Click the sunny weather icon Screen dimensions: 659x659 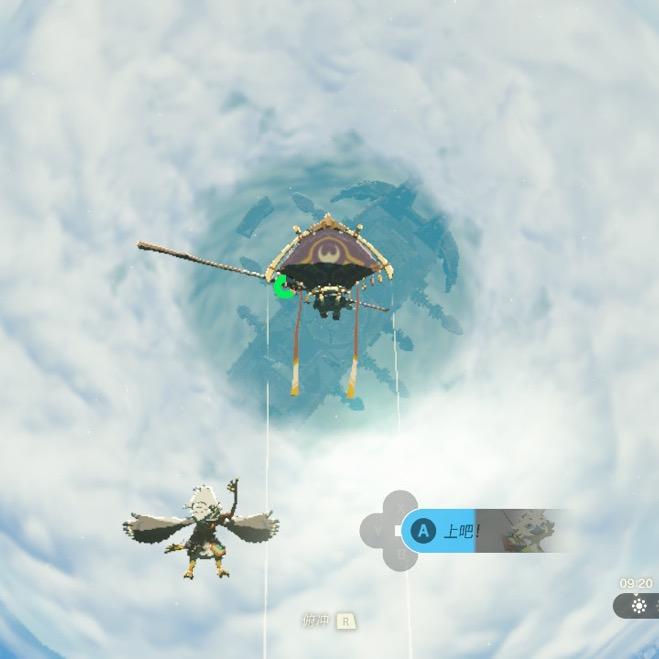tap(639, 606)
